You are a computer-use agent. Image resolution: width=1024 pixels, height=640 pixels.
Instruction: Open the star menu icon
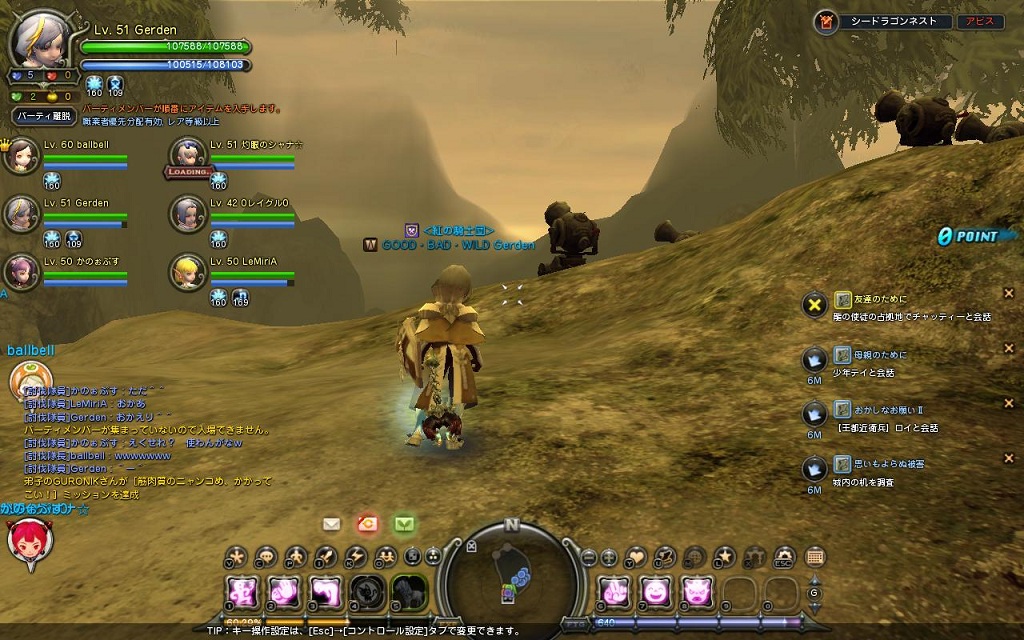pyautogui.click(x=726, y=557)
